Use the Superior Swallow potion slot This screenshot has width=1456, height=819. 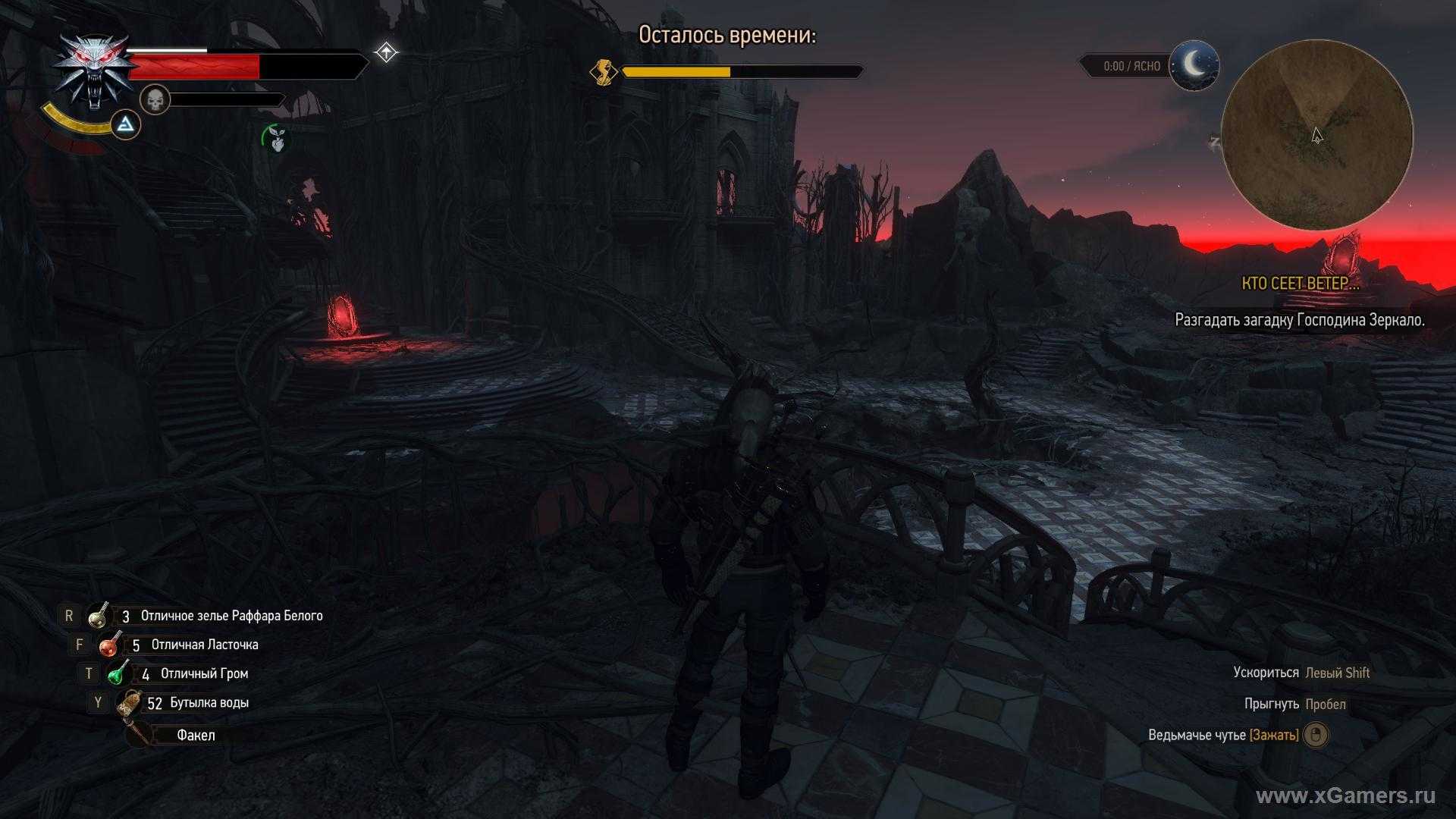click(110, 645)
